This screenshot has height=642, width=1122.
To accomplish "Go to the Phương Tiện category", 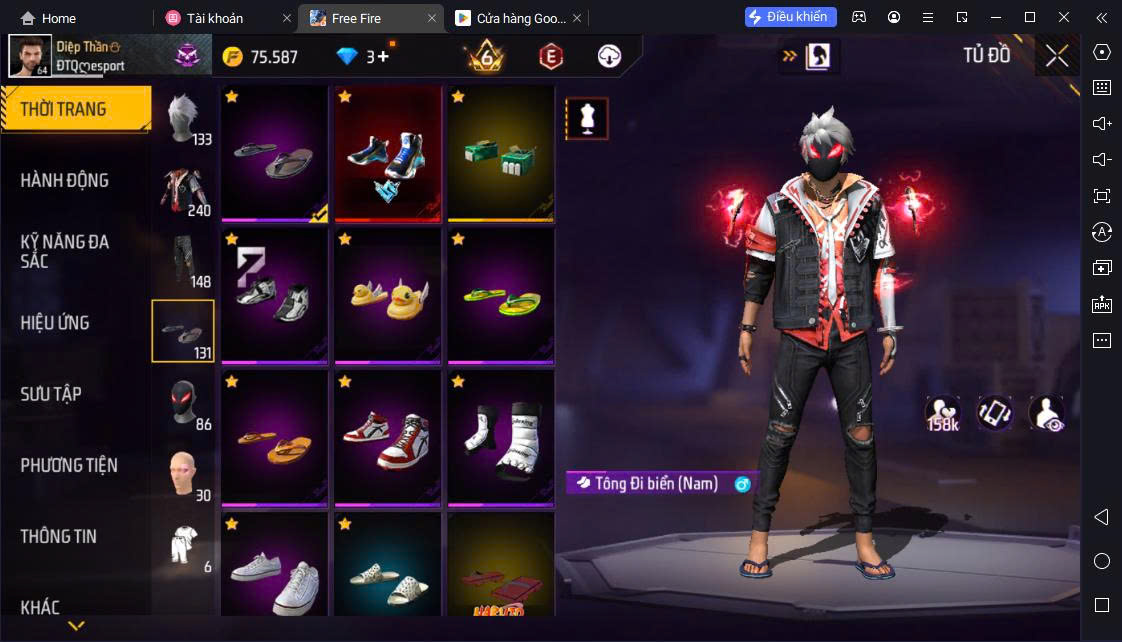I will [69, 465].
